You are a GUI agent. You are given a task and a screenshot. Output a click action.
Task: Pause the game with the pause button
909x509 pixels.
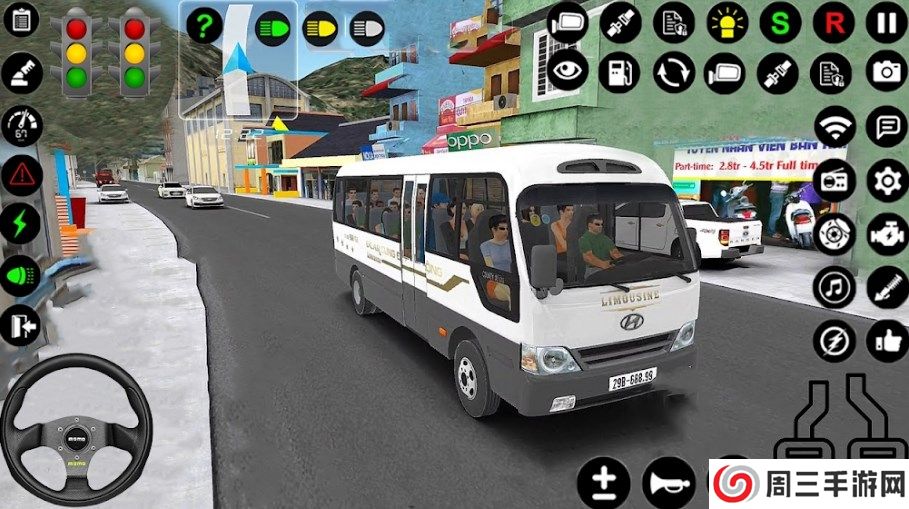pos(886,22)
